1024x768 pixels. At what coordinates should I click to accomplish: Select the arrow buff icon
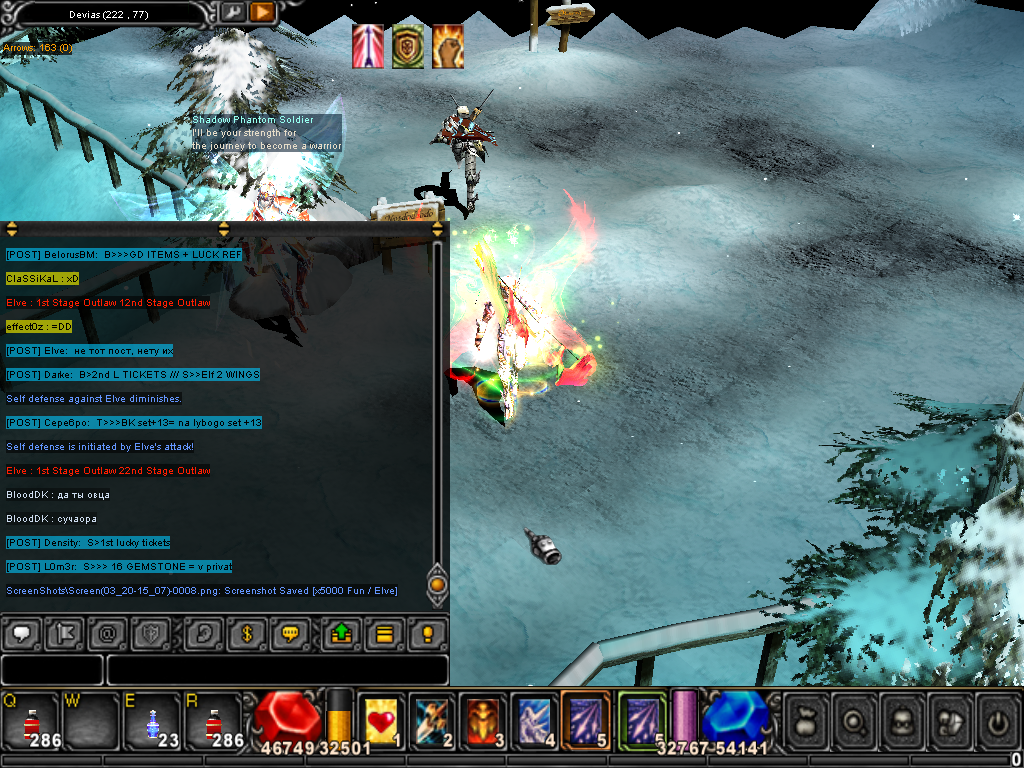(367, 47)
